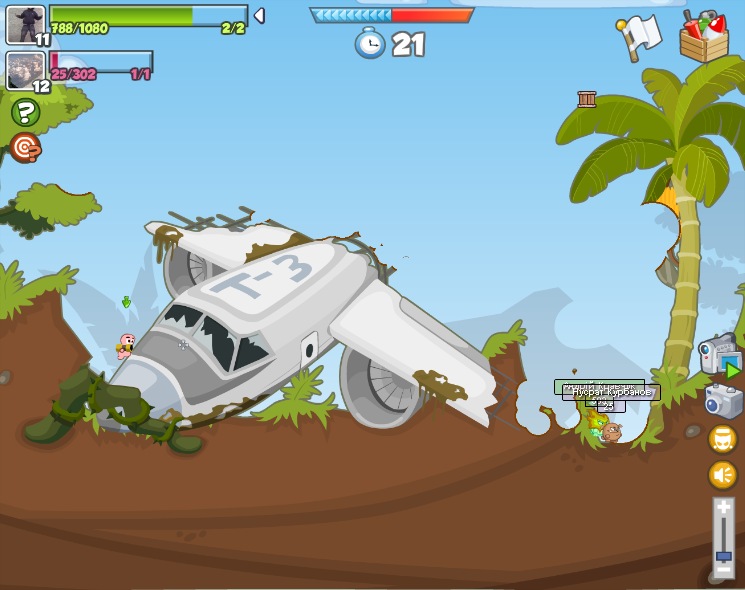Start video recording with the camcorder

[719, 356]
